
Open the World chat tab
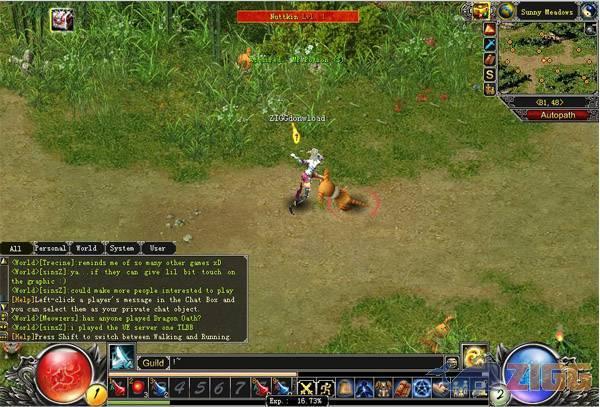pyautogui.click(x=86, y=247)
